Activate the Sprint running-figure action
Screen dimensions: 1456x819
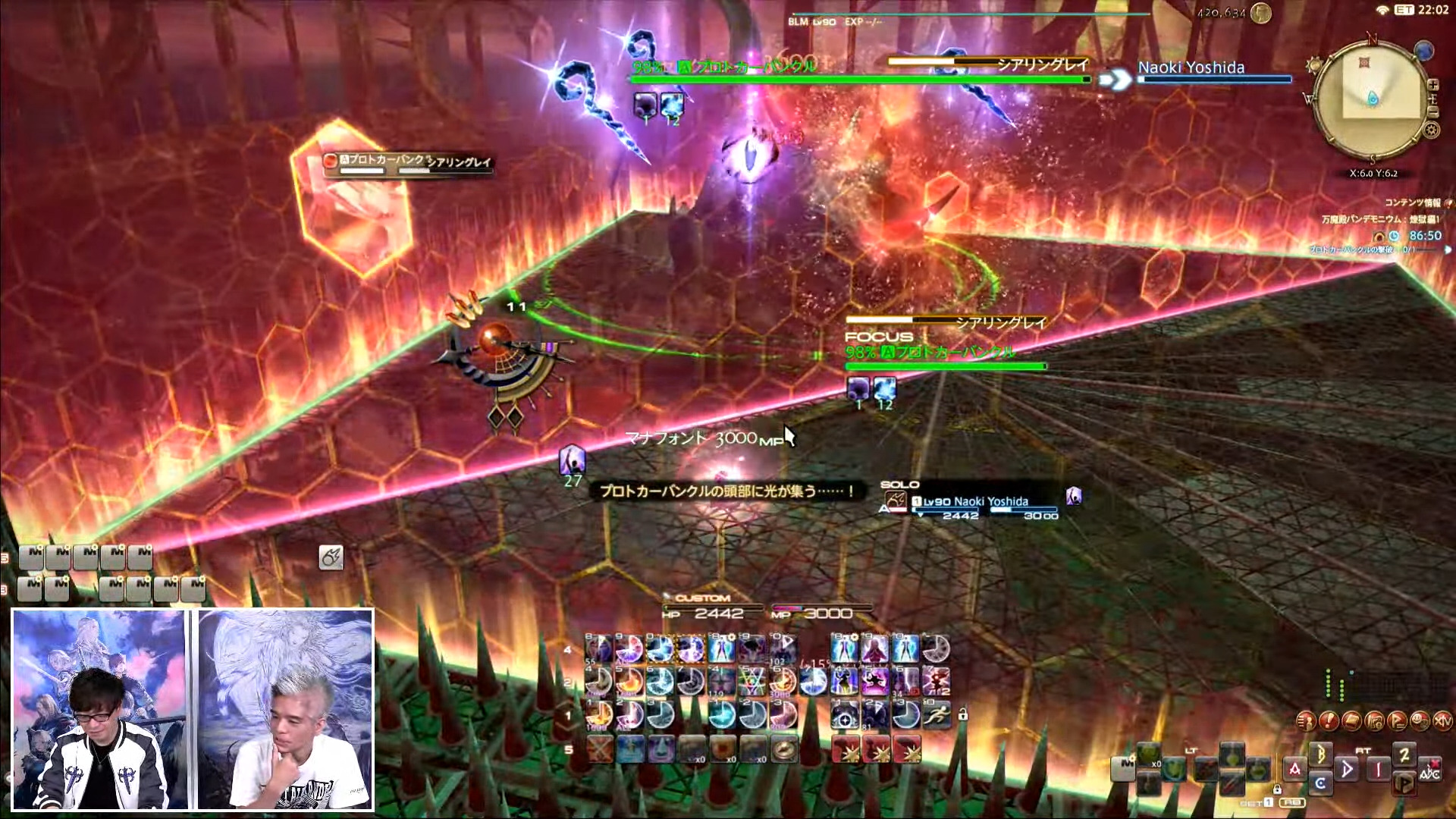[x=937, y=714]
